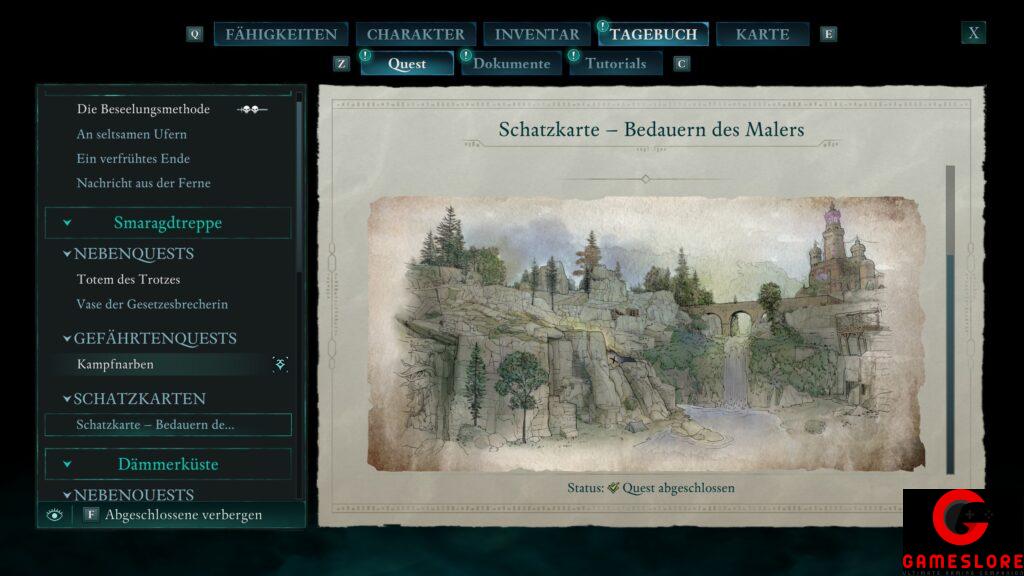This screenshot has width=1024, height=576.
Task: Open quest An seltsamen Ufern
Action: (132, 134)
